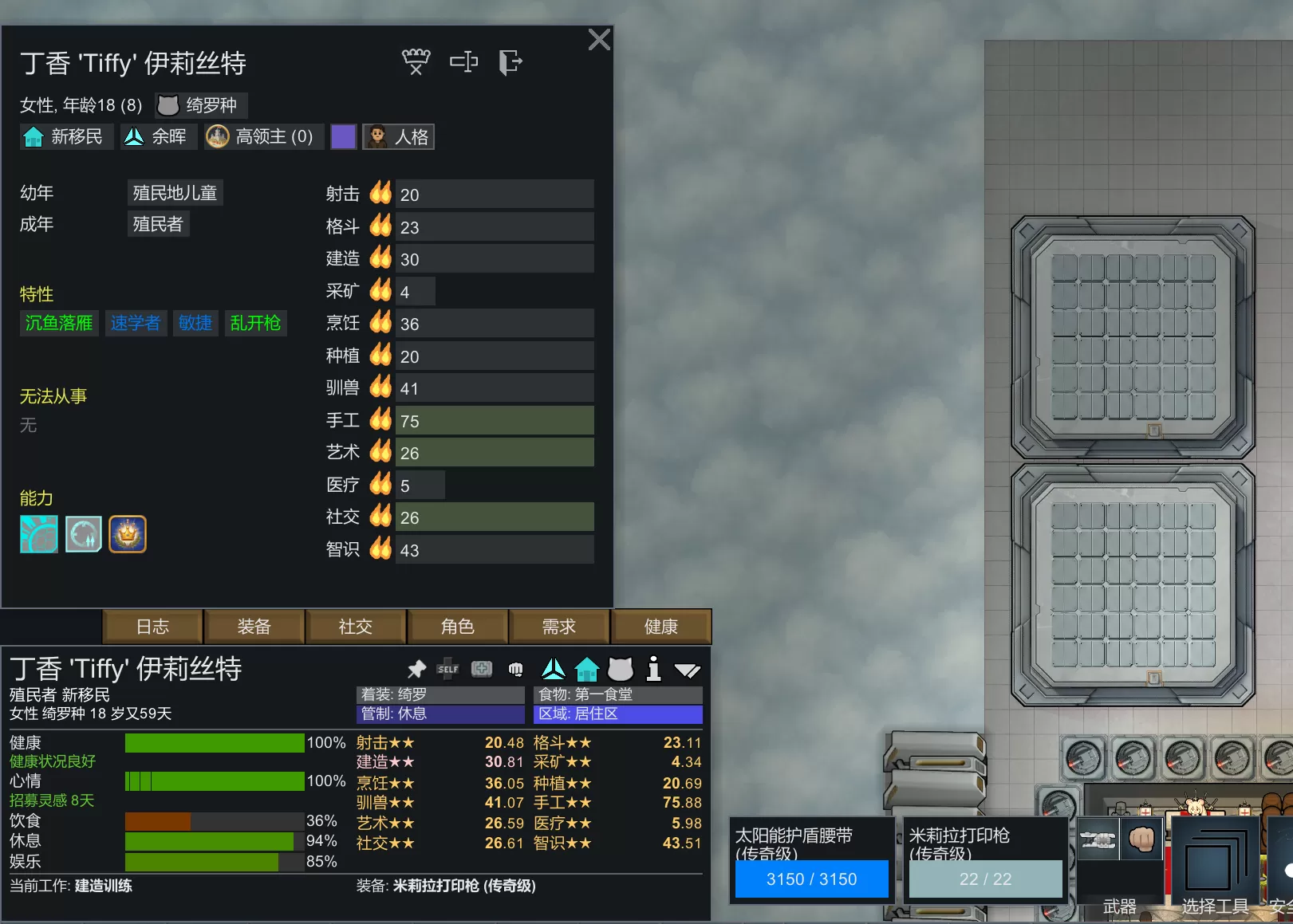Select the 社交 (social) tab

(356, 627)
